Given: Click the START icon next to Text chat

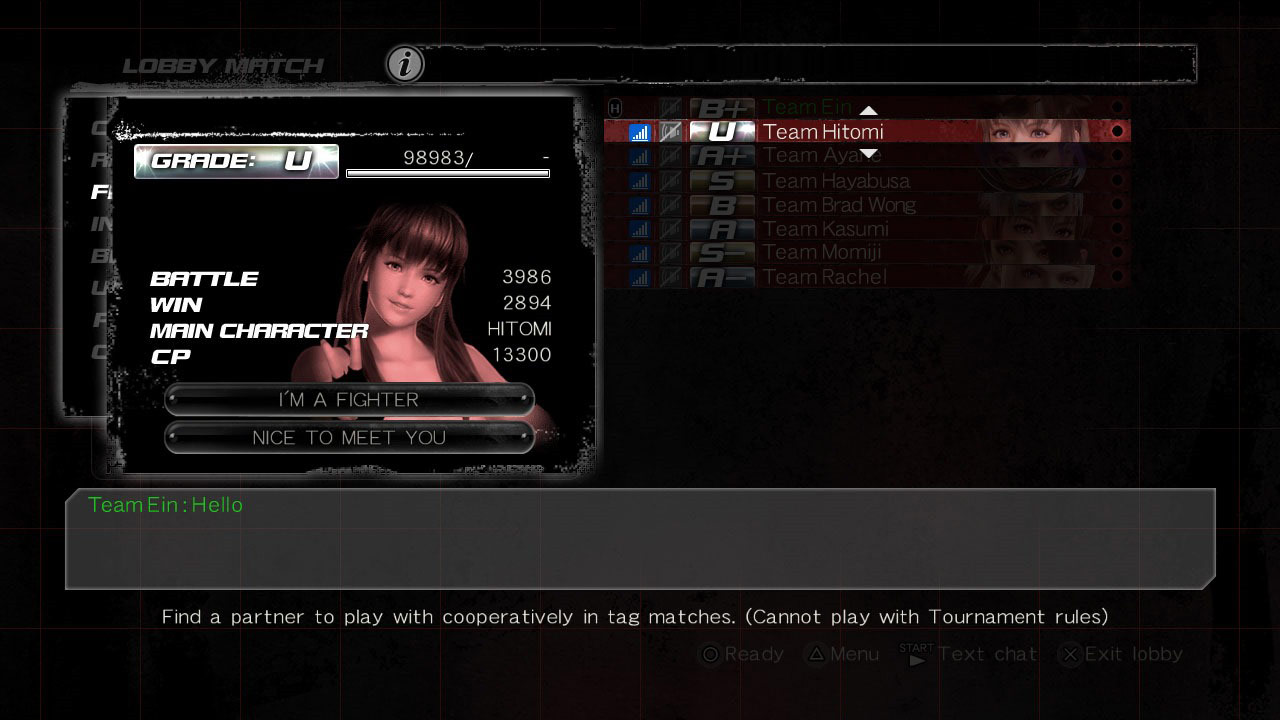Looking at the screenshot, I should pos(916,654).
